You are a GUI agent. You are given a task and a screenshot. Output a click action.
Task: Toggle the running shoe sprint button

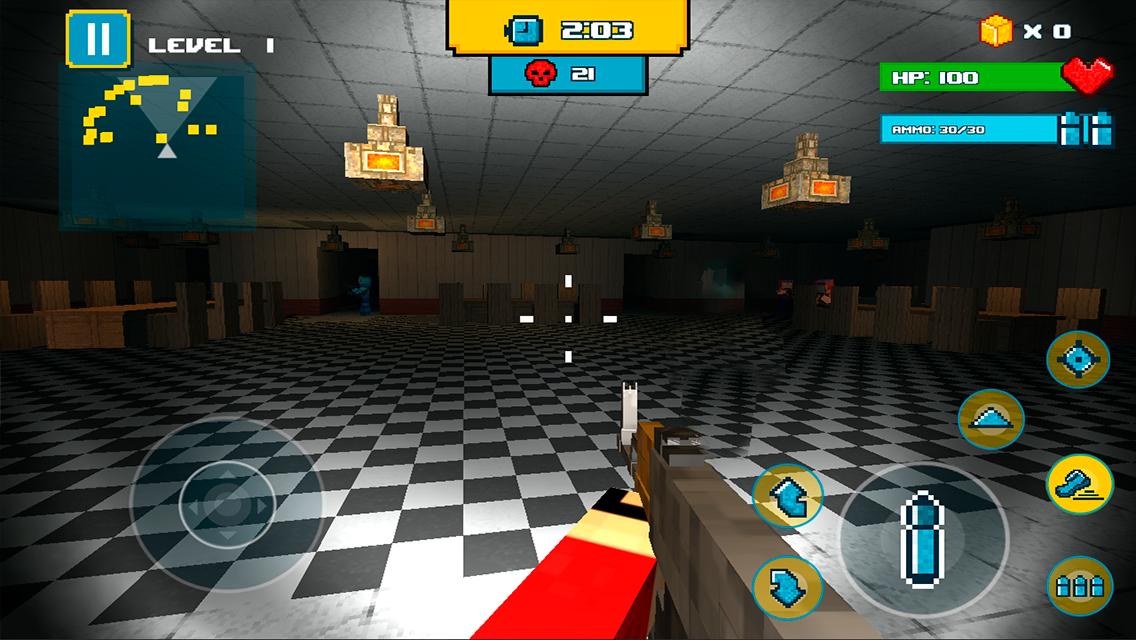tap(1080, 483)
